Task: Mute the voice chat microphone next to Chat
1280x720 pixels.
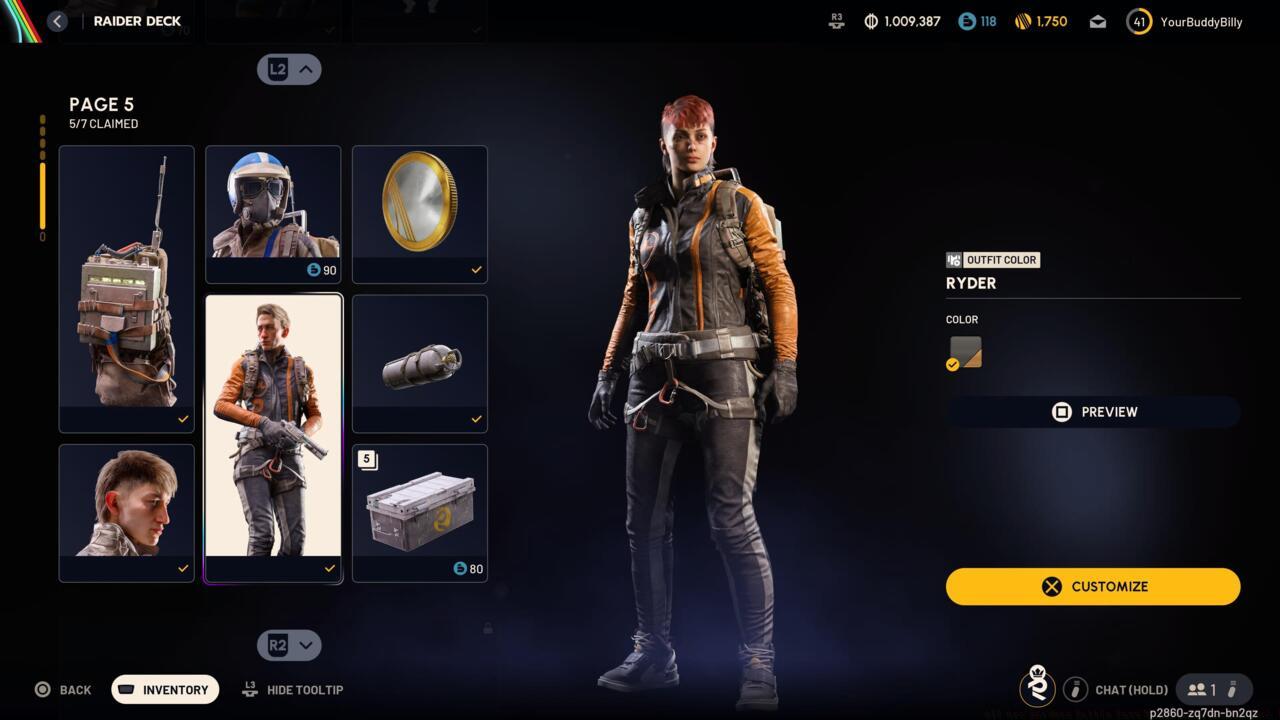Action: click(1076, 689)
